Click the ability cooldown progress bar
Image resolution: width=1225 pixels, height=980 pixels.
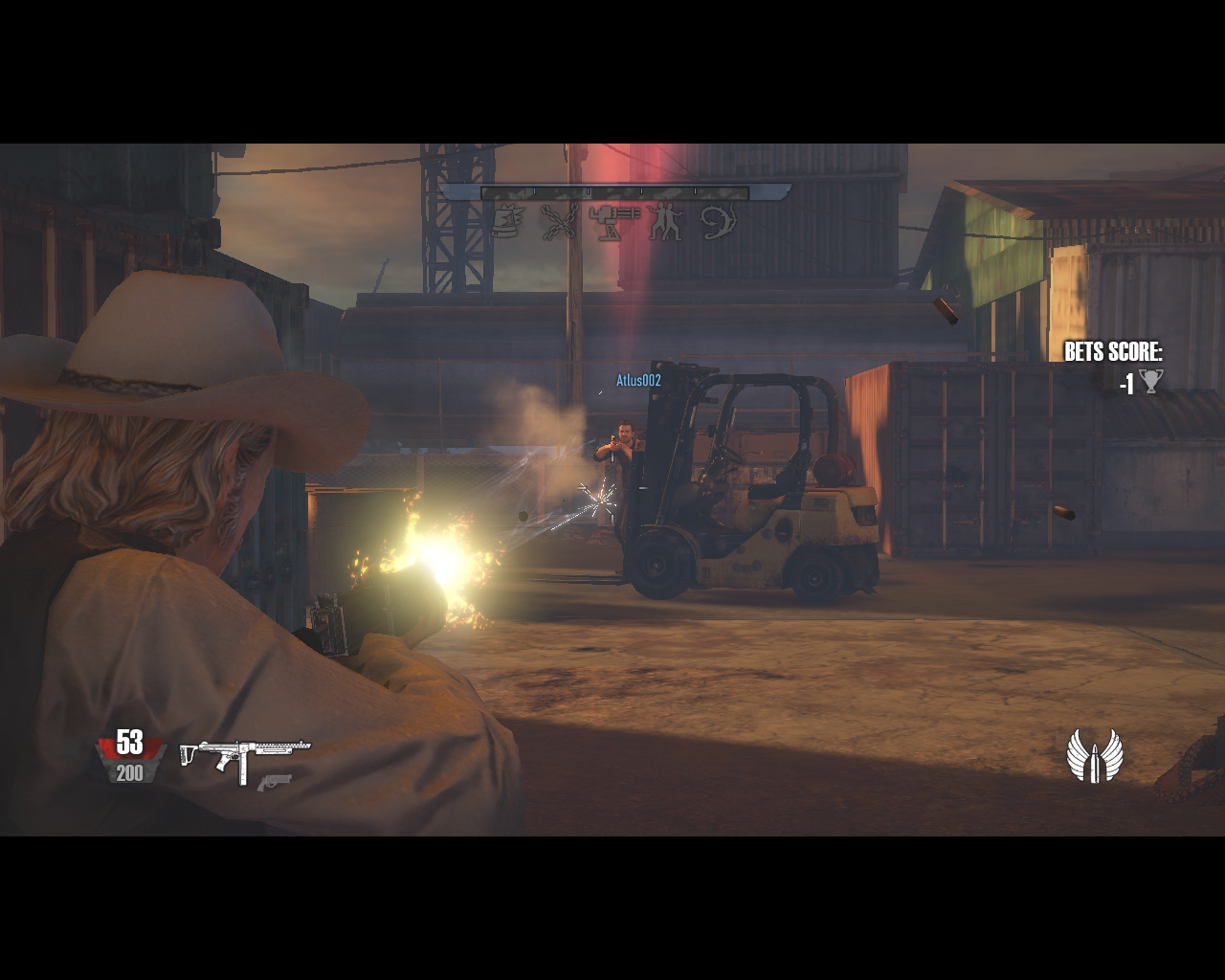point(617,190)
